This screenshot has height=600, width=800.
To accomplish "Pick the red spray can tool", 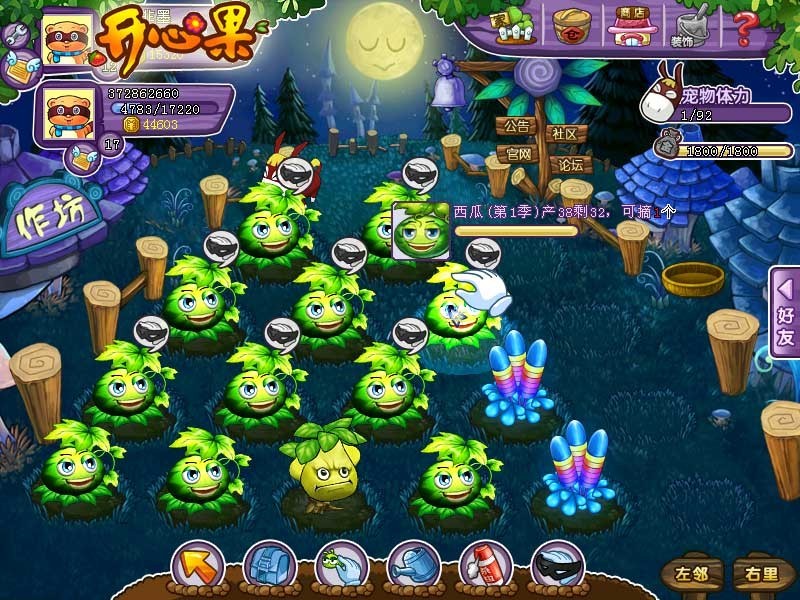I will tap(486, 566).
